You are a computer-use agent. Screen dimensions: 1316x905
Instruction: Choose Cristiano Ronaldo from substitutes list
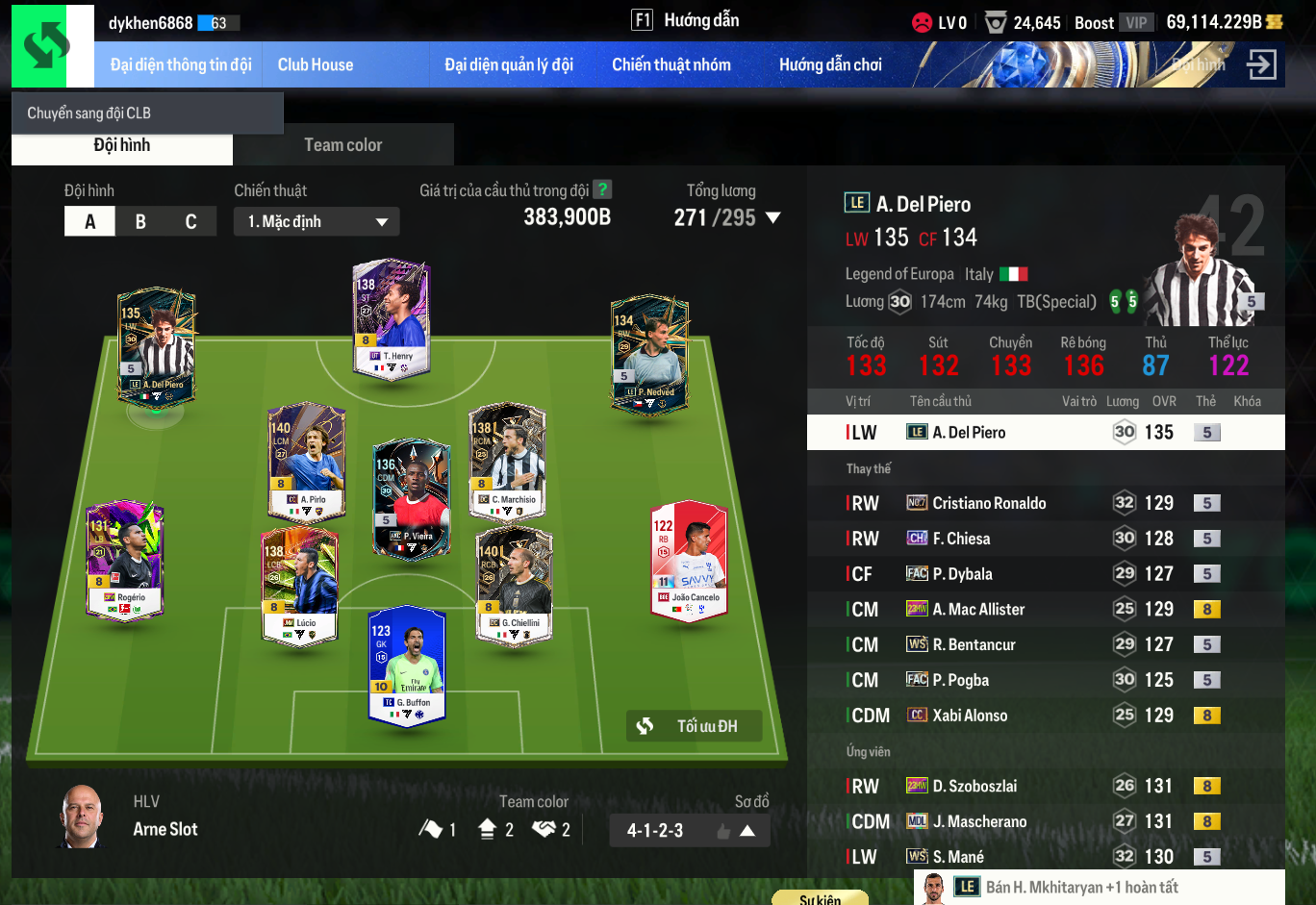(x=989, y=503)
